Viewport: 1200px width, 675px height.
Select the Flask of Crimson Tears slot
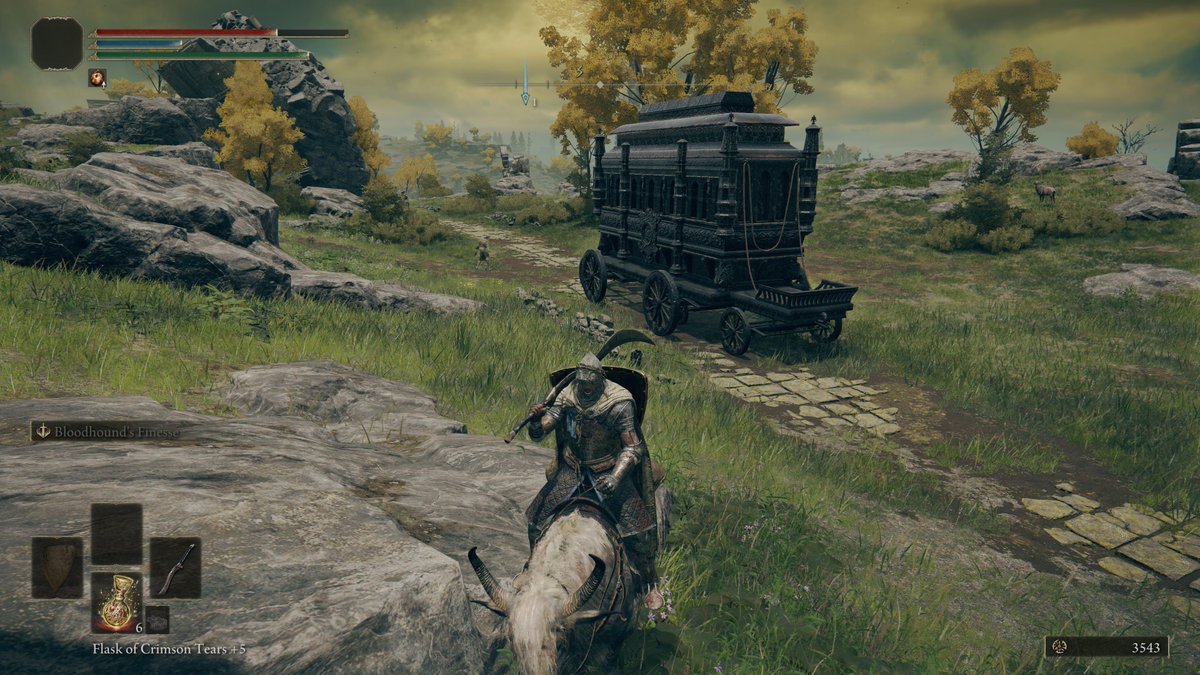click(x=116, y=602)
